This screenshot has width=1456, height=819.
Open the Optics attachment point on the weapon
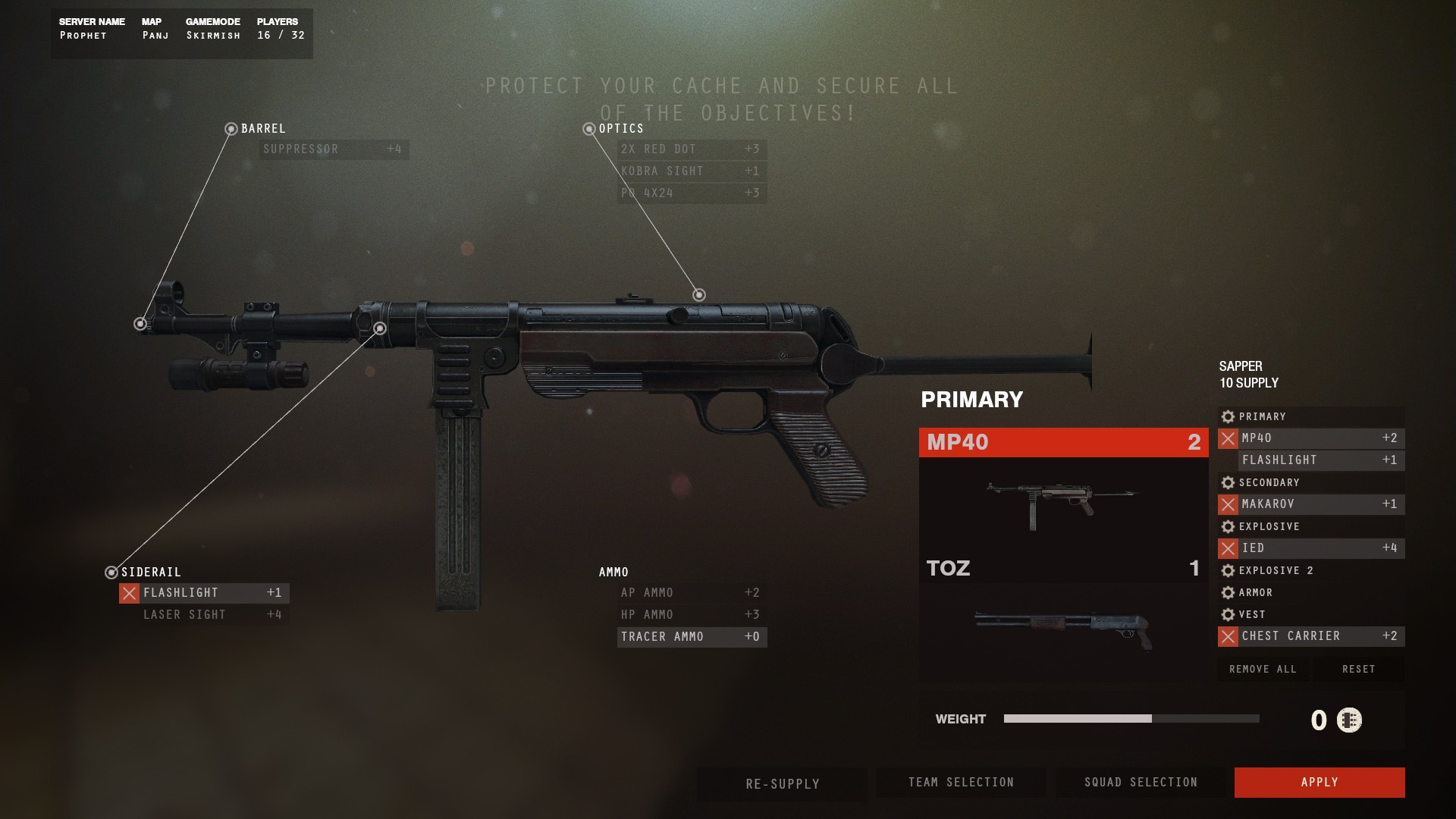(x=698, y=294)
